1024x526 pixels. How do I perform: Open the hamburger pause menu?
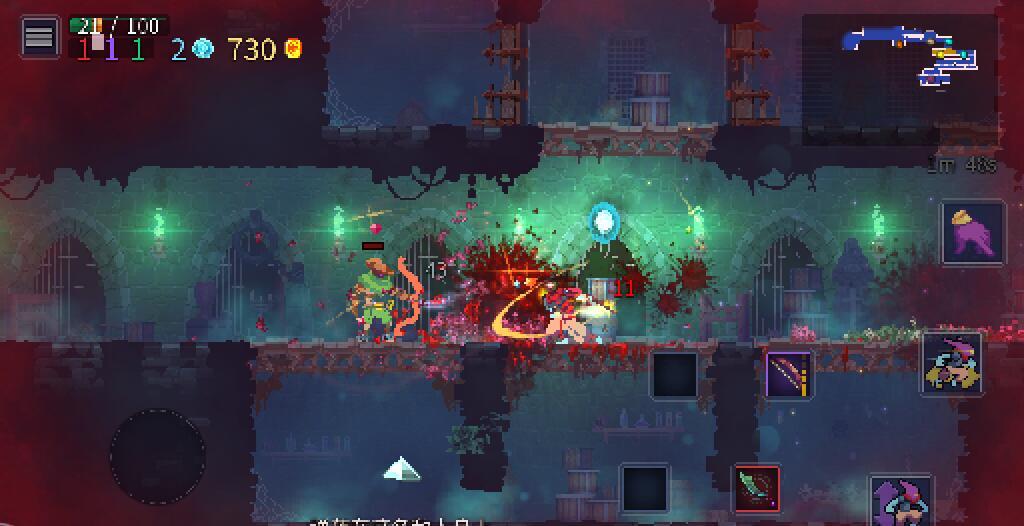pos(39,37)
